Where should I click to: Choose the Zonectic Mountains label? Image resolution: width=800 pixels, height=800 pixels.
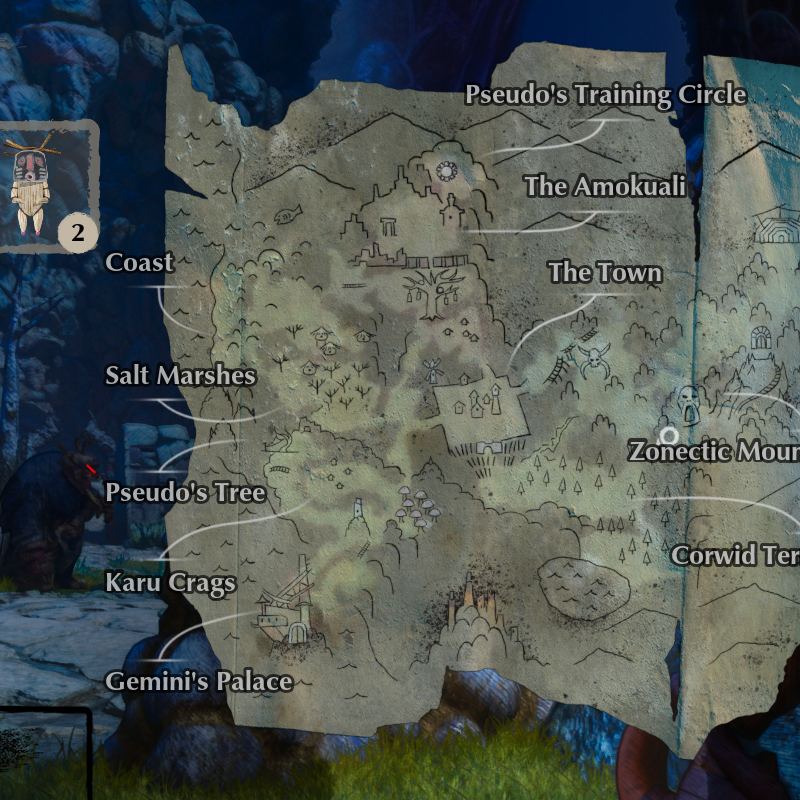[714, 451]
